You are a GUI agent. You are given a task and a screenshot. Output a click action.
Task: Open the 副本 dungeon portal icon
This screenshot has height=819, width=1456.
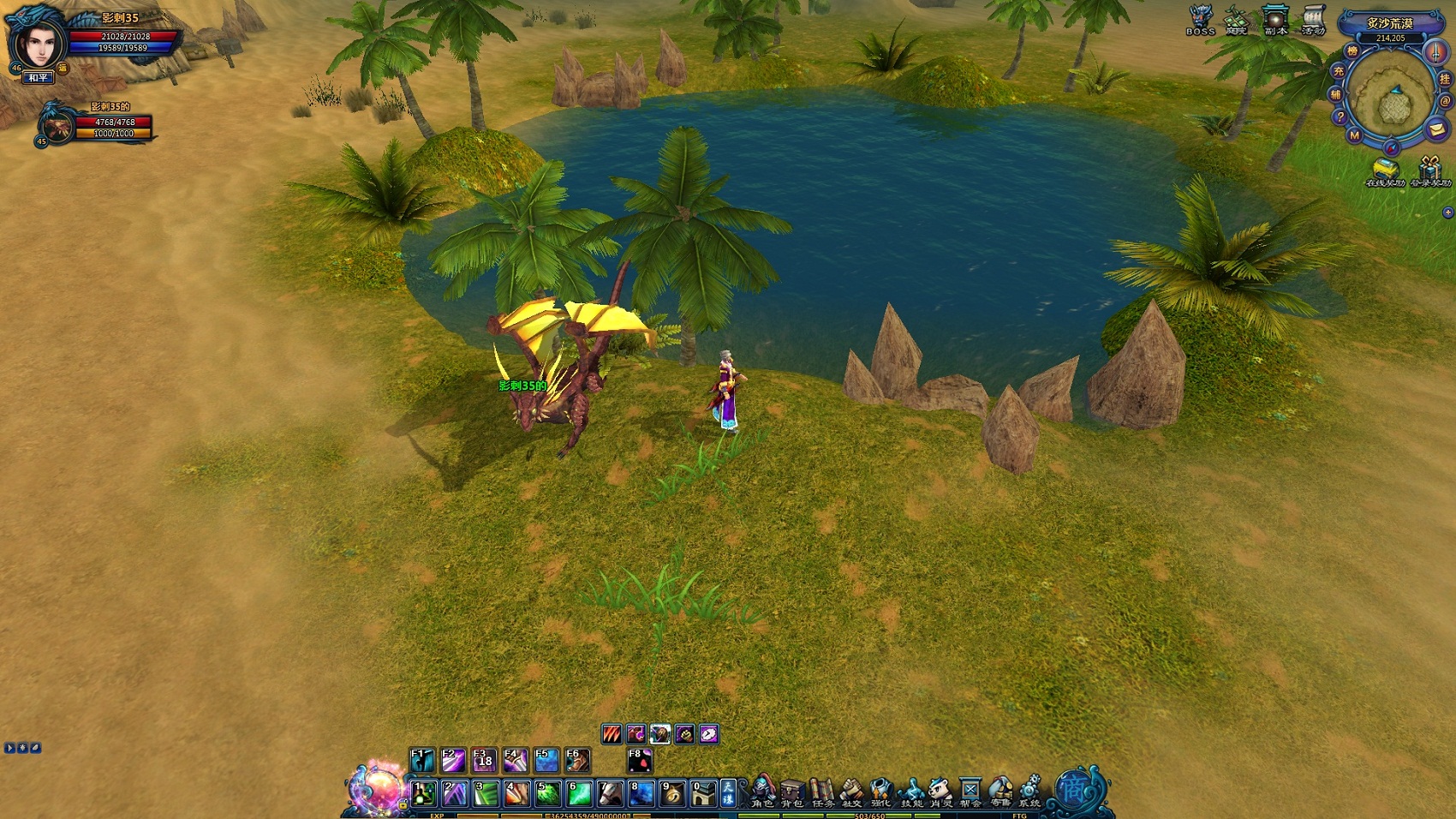pyautogui.click(x=1275, y=19)
